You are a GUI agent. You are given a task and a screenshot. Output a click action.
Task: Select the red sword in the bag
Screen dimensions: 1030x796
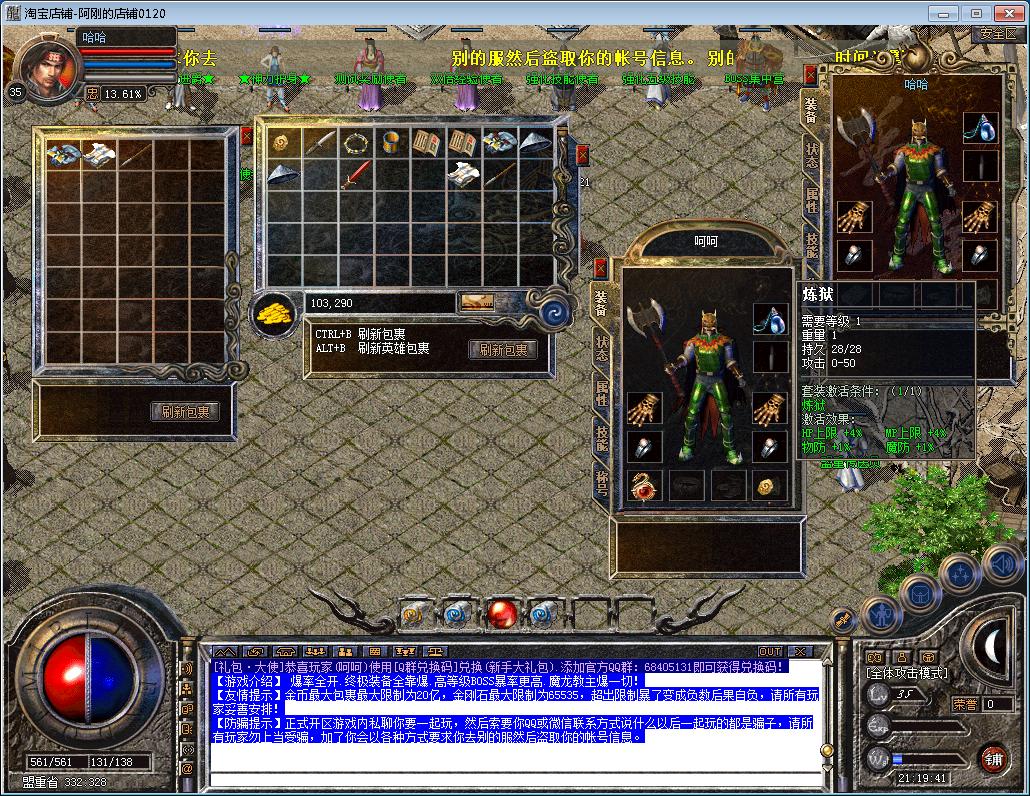(x=355, y=175)
